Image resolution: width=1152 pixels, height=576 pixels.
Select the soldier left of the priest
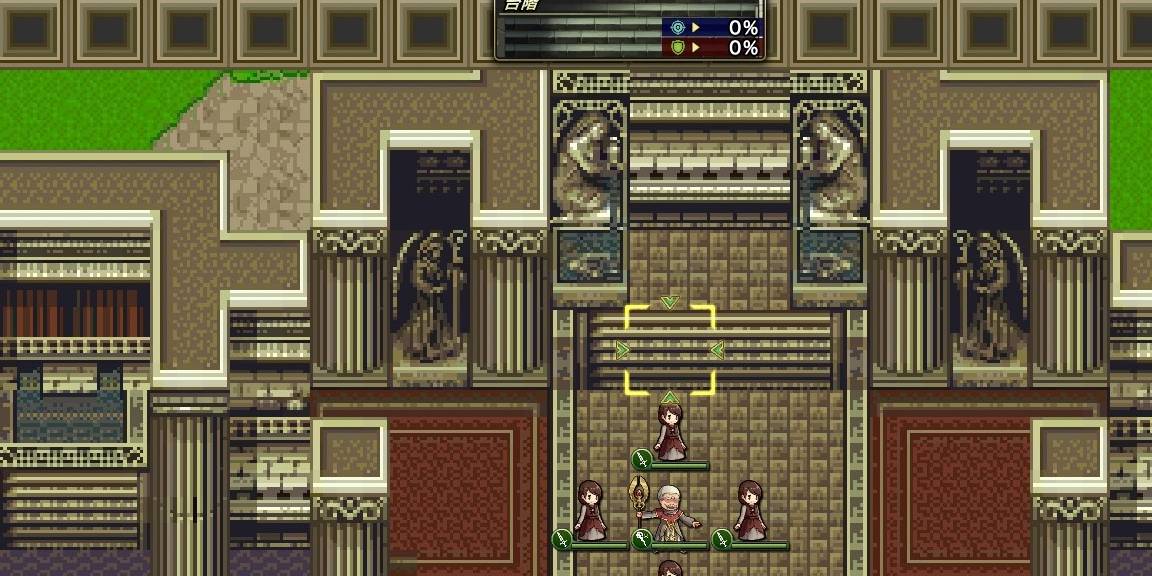590,511
